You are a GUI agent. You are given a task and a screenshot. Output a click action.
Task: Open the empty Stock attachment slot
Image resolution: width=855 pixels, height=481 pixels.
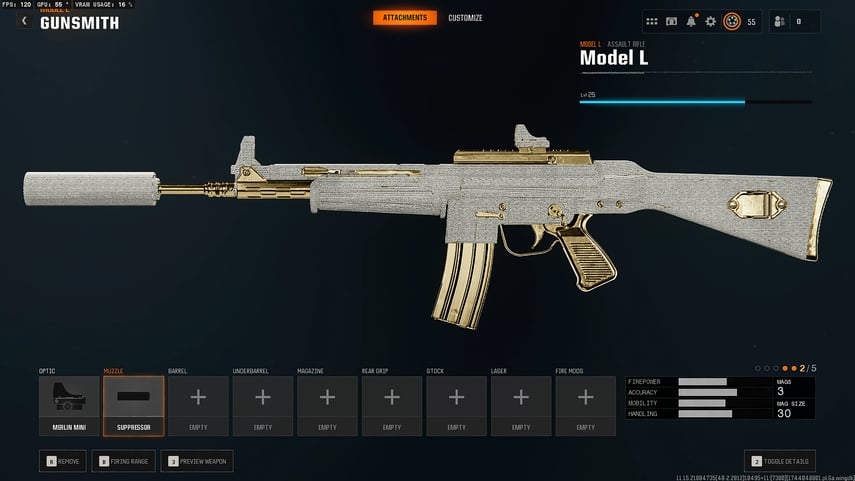[x=456, y=405]
